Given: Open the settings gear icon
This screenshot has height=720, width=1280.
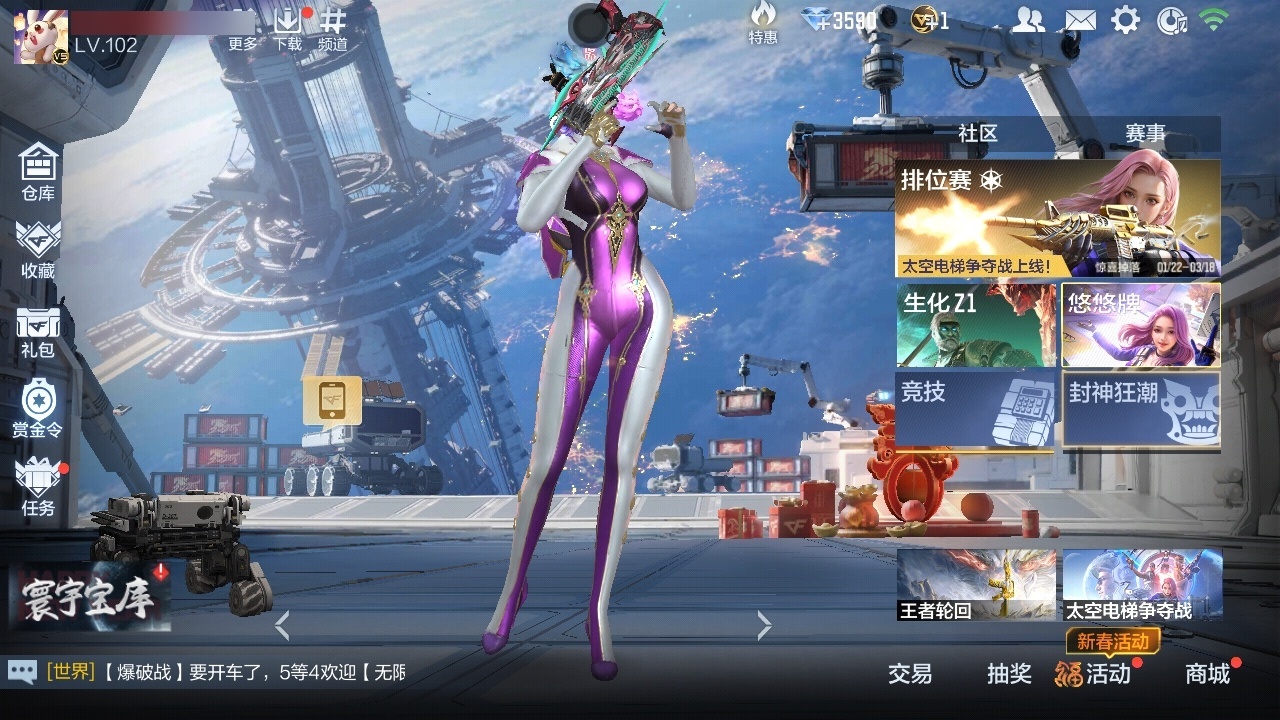Looking at the screenshot, I should (1128, 20).
